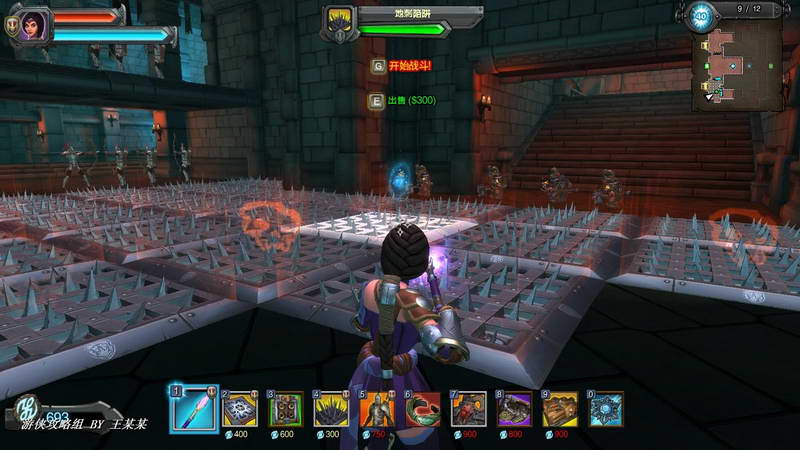Select the trap in hotbar slot 7

click(469, 409)
